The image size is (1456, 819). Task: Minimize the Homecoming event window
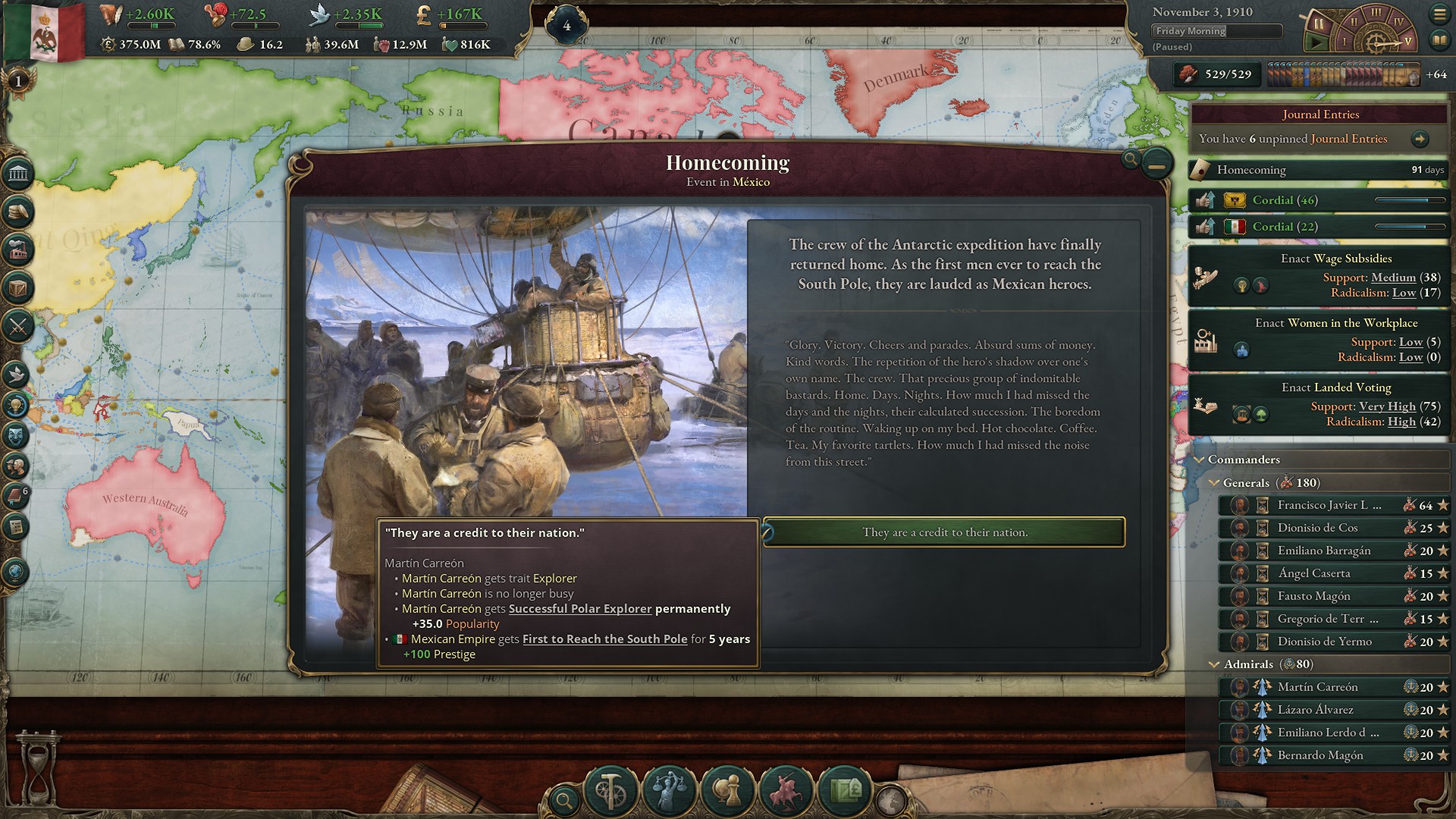coord(1156,164)
